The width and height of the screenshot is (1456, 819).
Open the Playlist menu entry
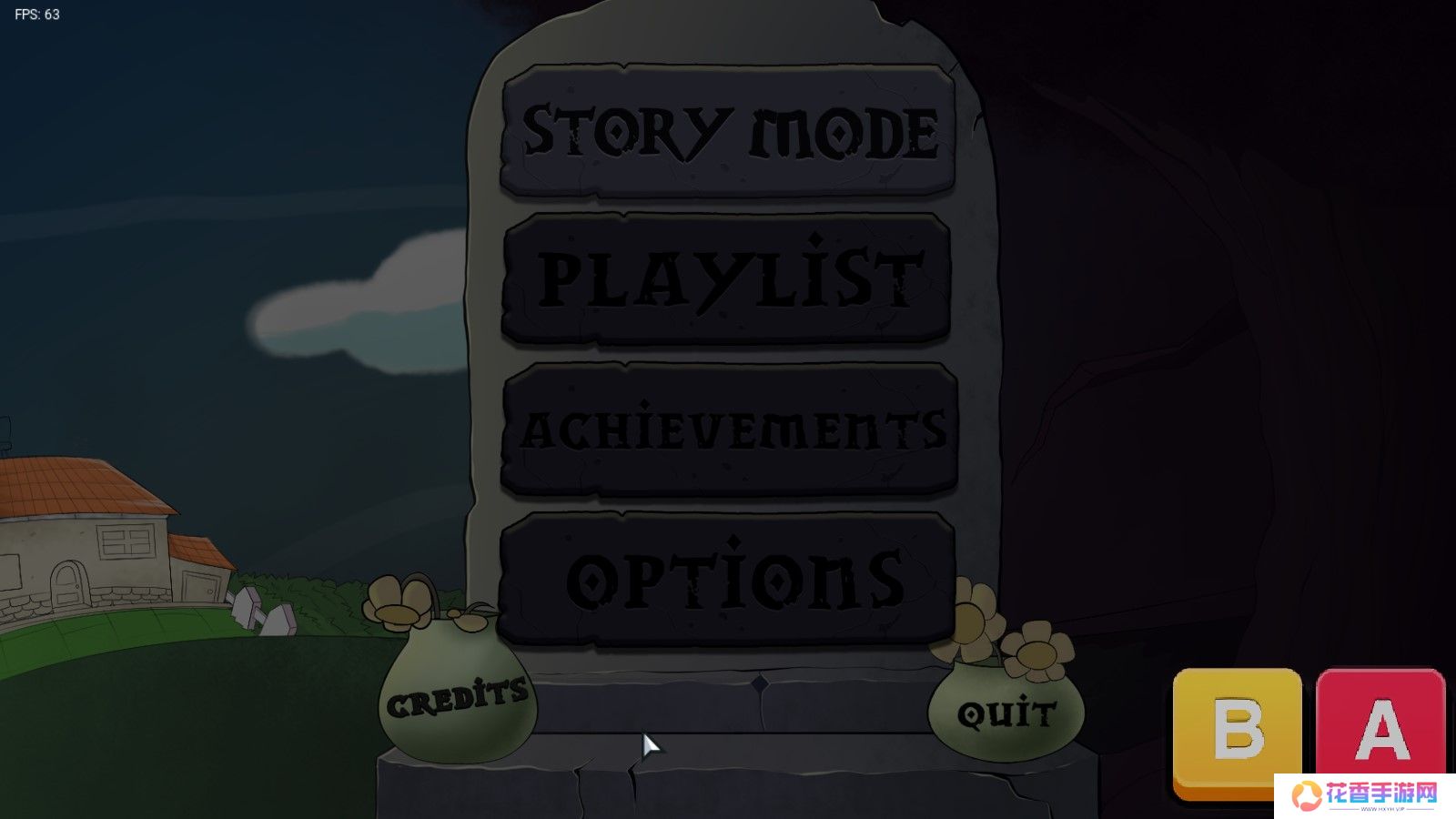pos(726,278)
